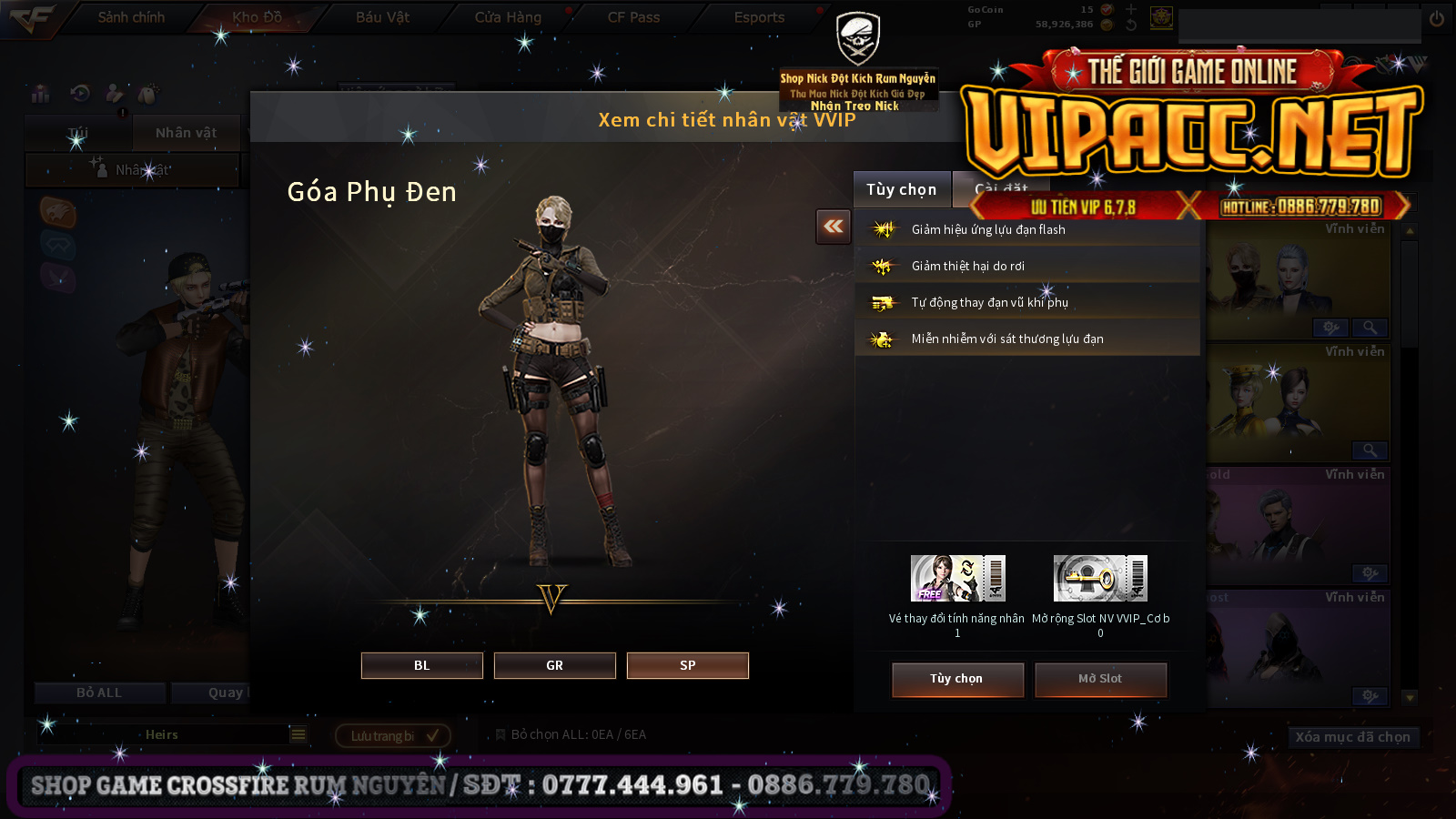
Task: Select the BL team button
Action: (x=421, y=665)
